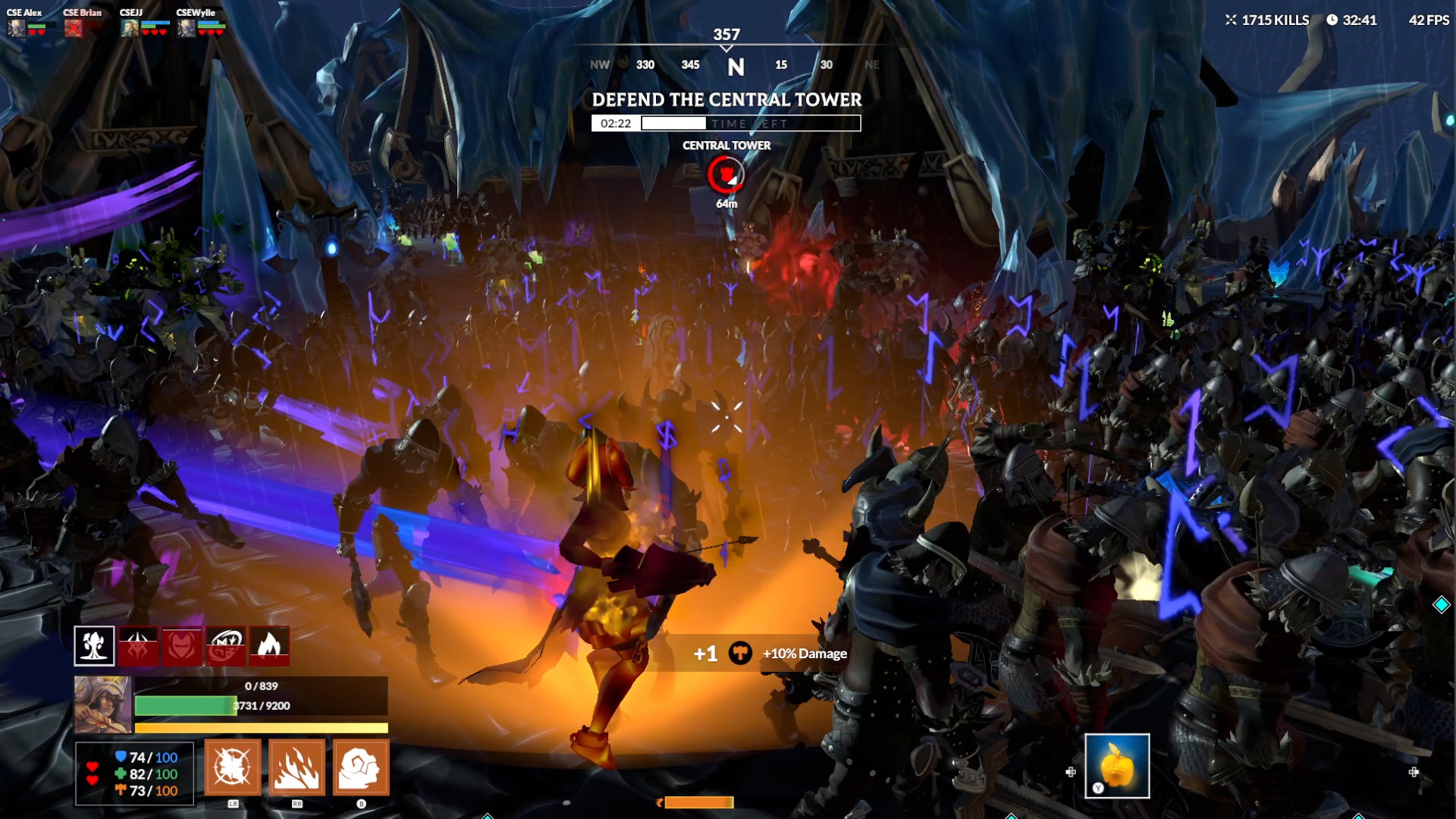Image resolution: width=1456 pixels, height=819 pixels.
Task: Select the flame buff icon in the upgrade row
Action: point(269,646)
